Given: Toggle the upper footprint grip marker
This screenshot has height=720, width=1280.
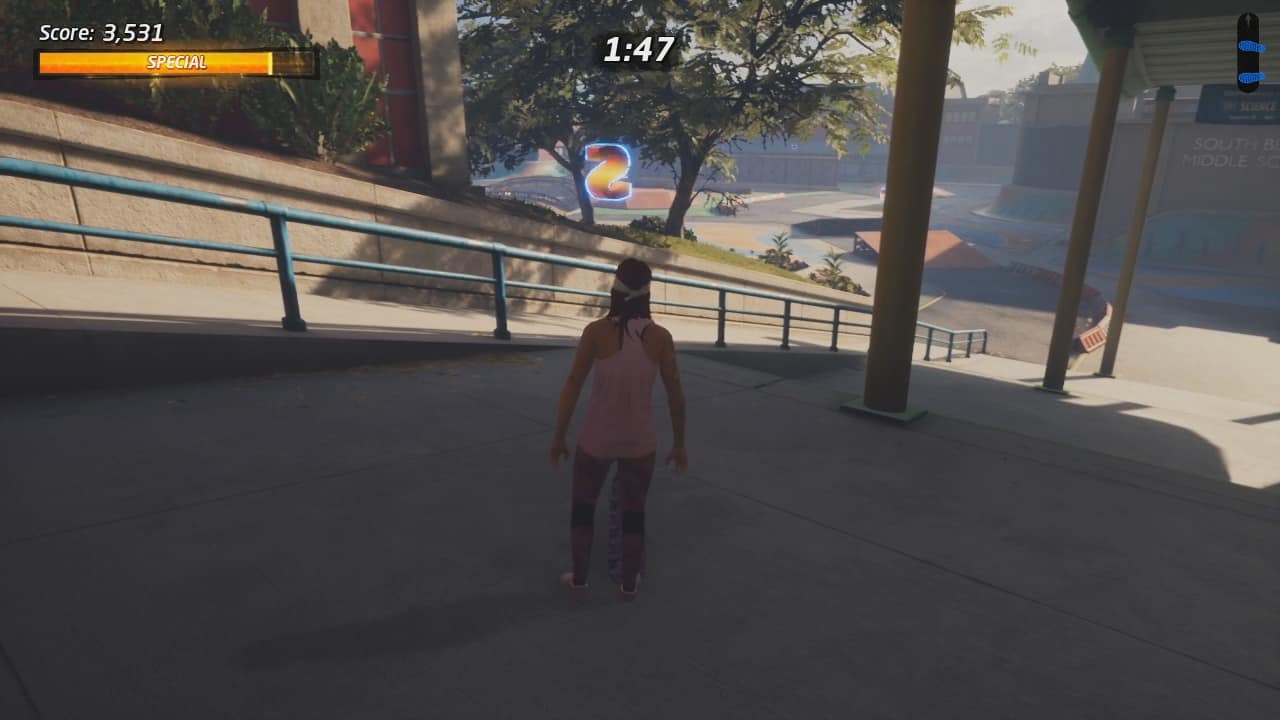Looking at the screenshot, I should (x=1250, y=46).
